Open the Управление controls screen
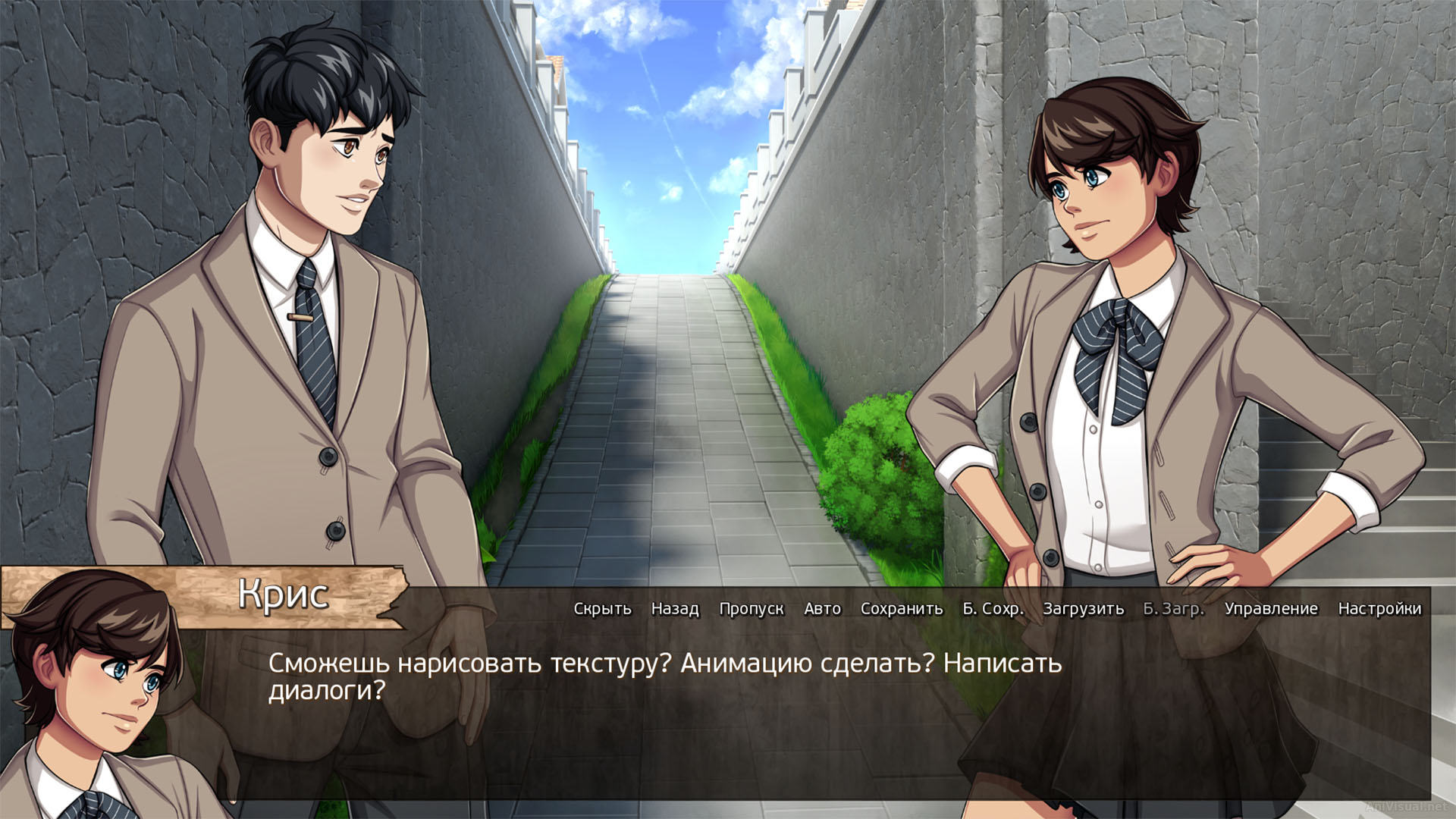 pos(1270,608)
